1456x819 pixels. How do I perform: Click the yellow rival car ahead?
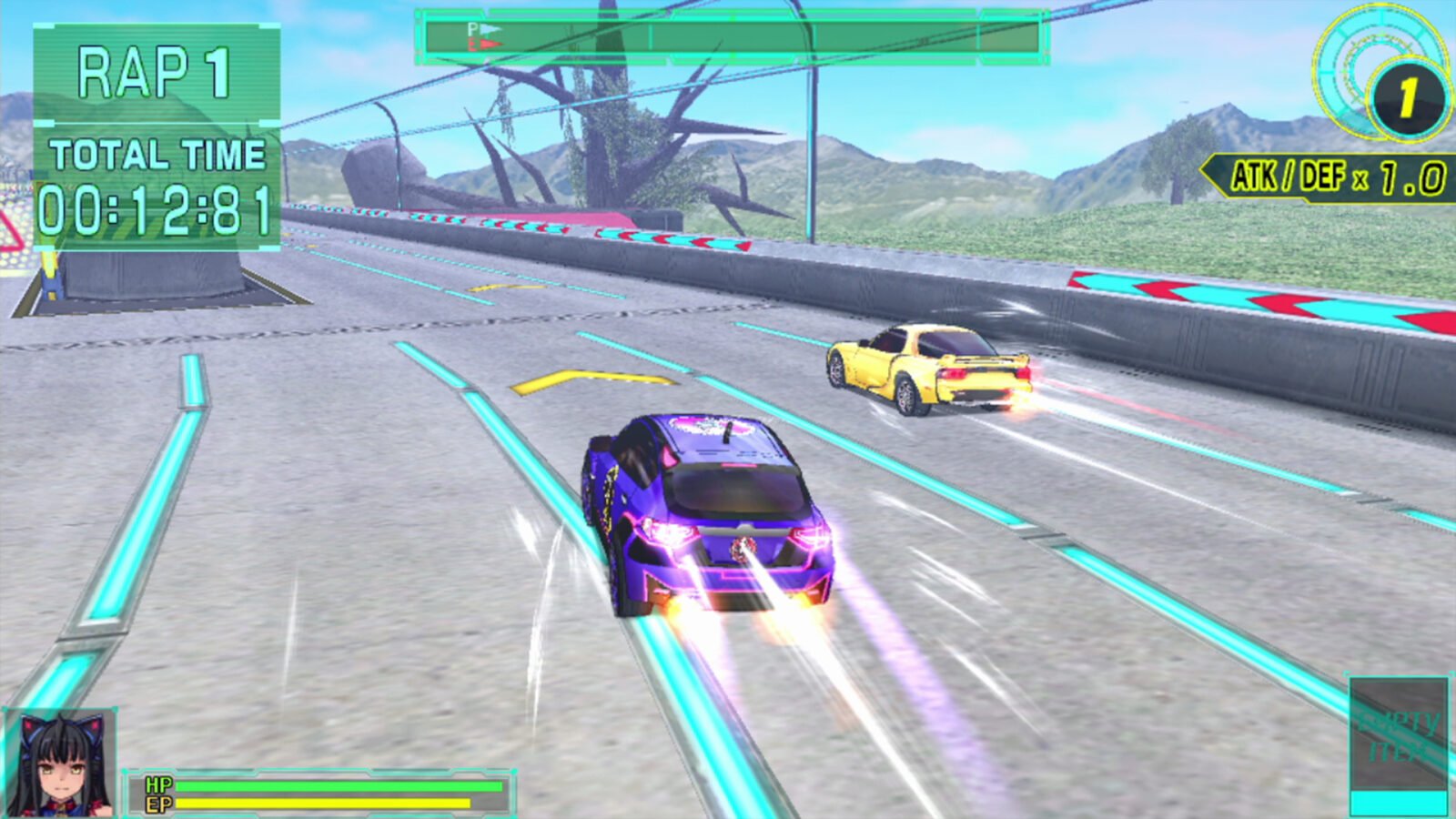[x=928, y=369]
